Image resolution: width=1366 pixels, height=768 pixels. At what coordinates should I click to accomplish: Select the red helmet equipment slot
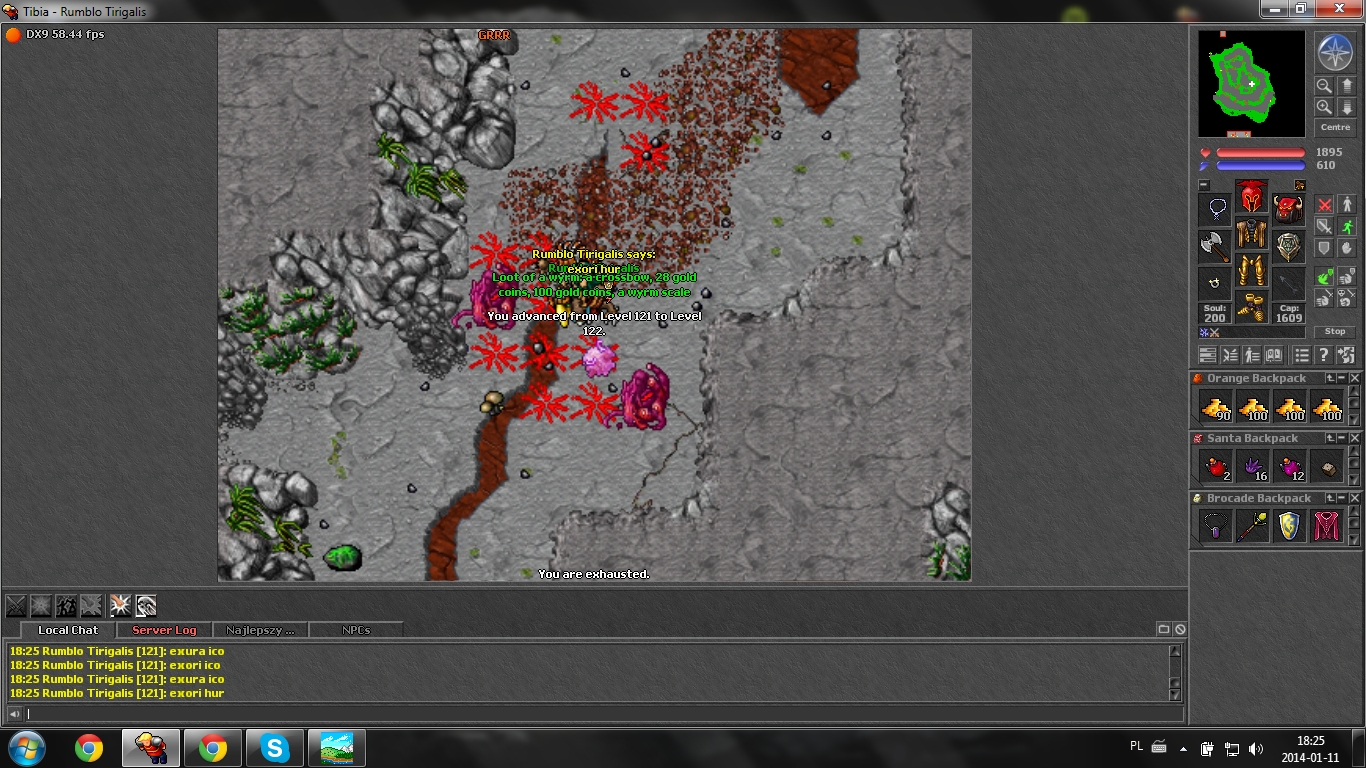coord(1251,196)
